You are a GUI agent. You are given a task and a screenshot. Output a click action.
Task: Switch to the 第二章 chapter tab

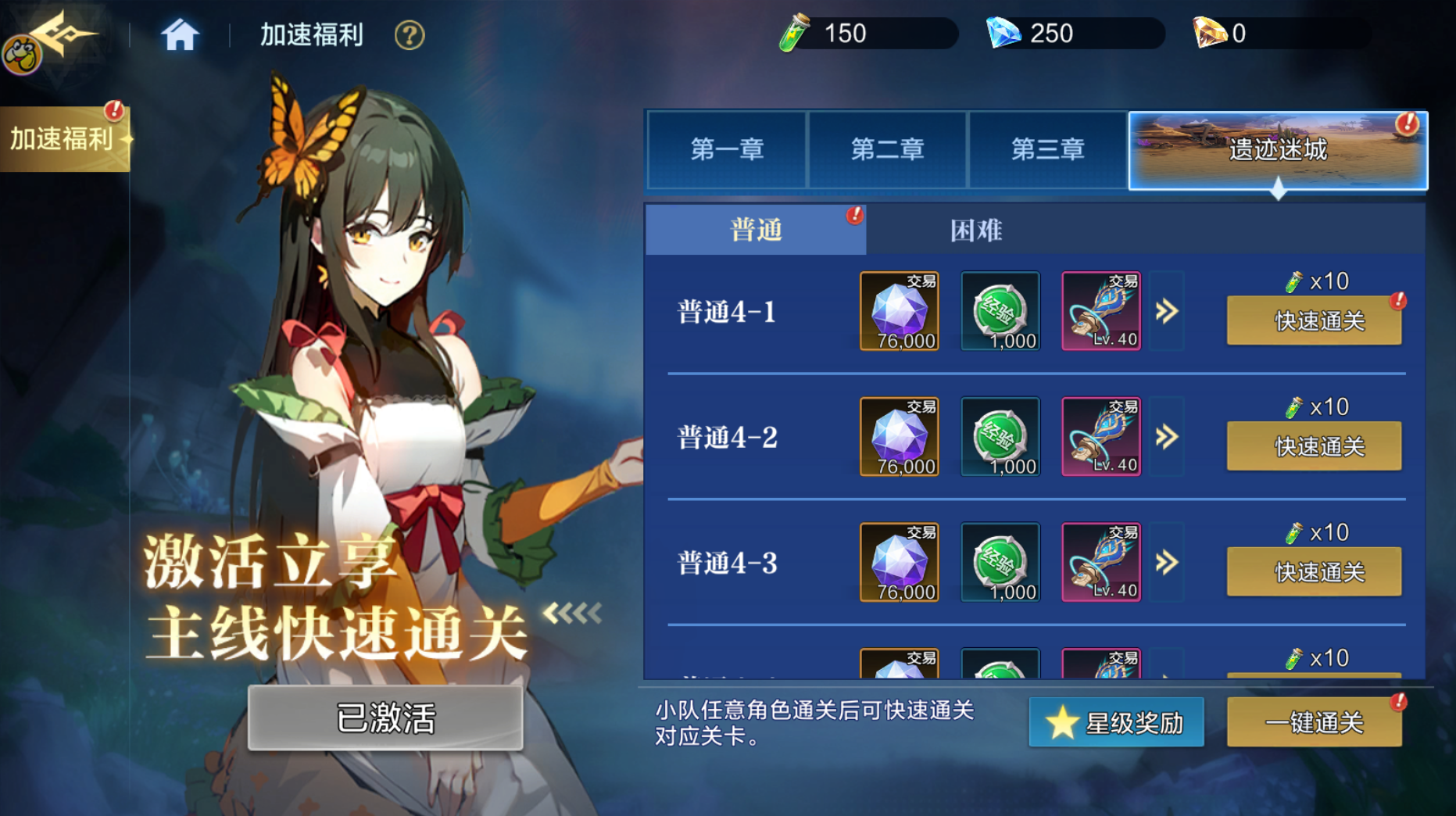click(x=887, y=149)
